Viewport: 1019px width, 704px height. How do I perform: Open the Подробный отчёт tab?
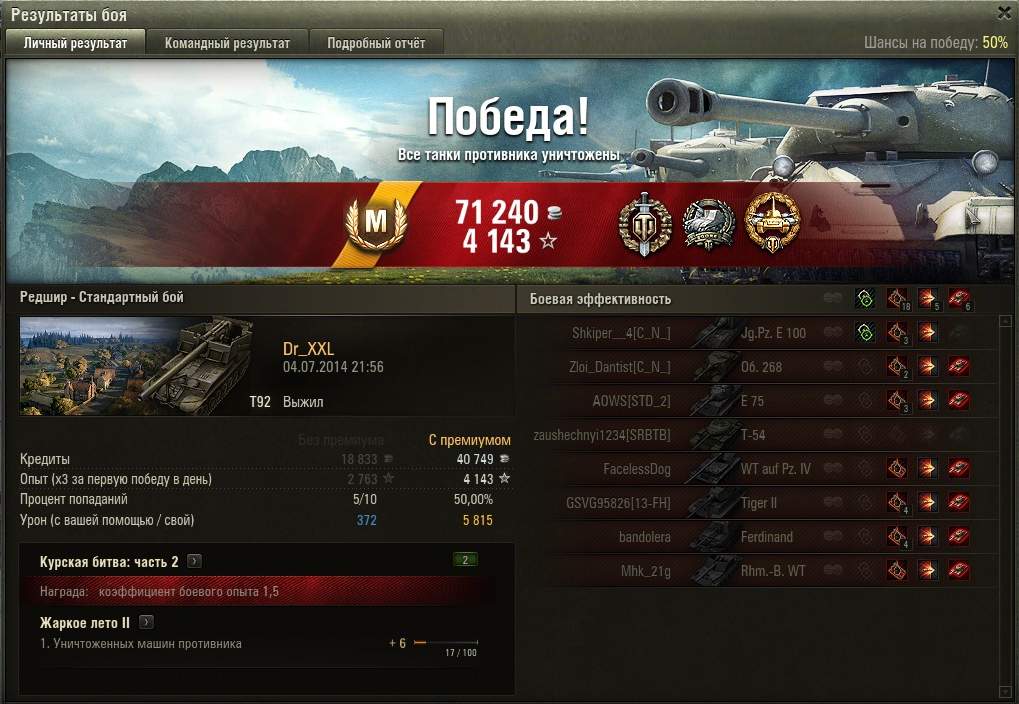376,43
